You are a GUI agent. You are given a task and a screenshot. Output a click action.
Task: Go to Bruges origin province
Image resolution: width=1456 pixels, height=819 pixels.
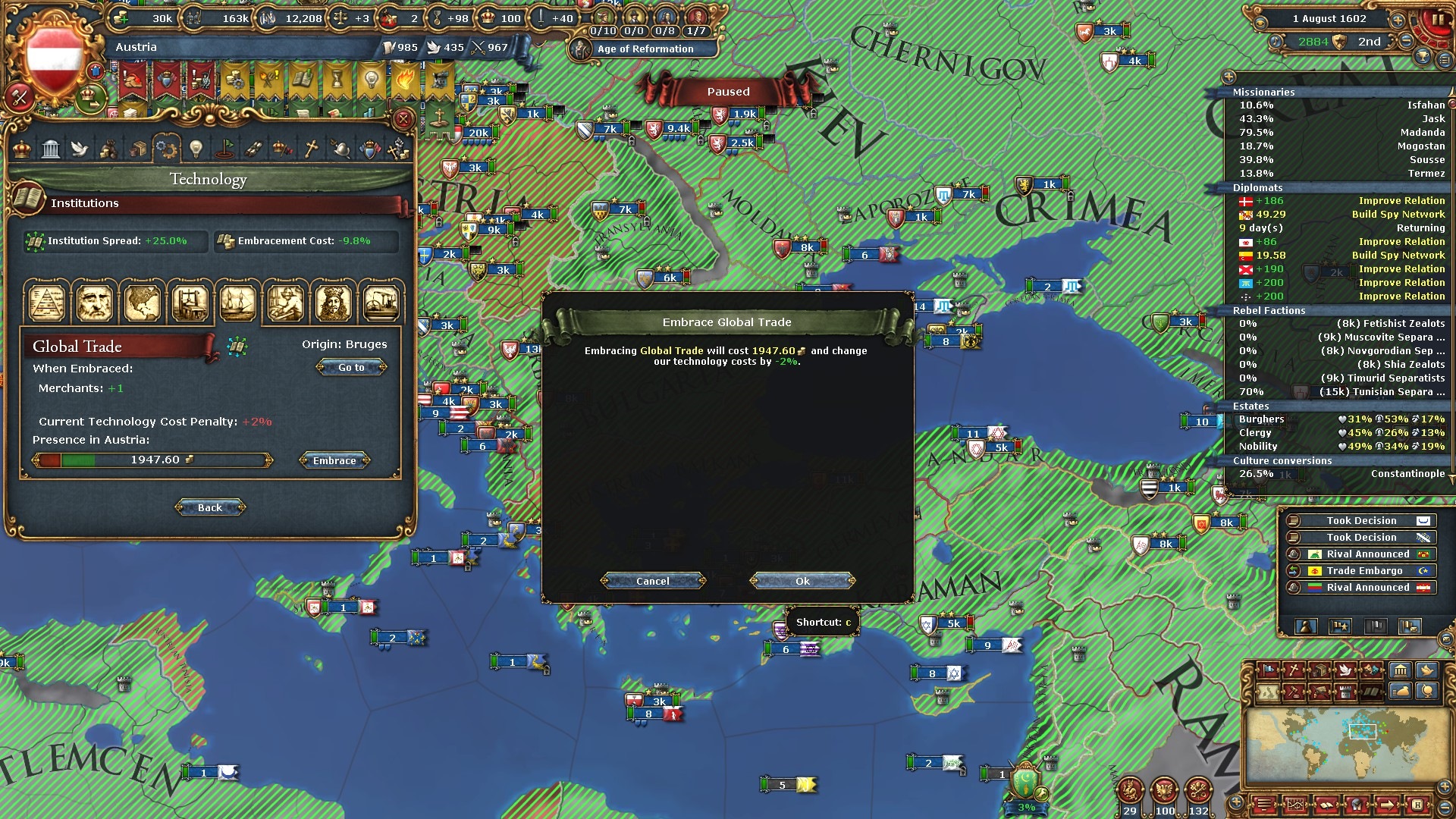[351, 367]
